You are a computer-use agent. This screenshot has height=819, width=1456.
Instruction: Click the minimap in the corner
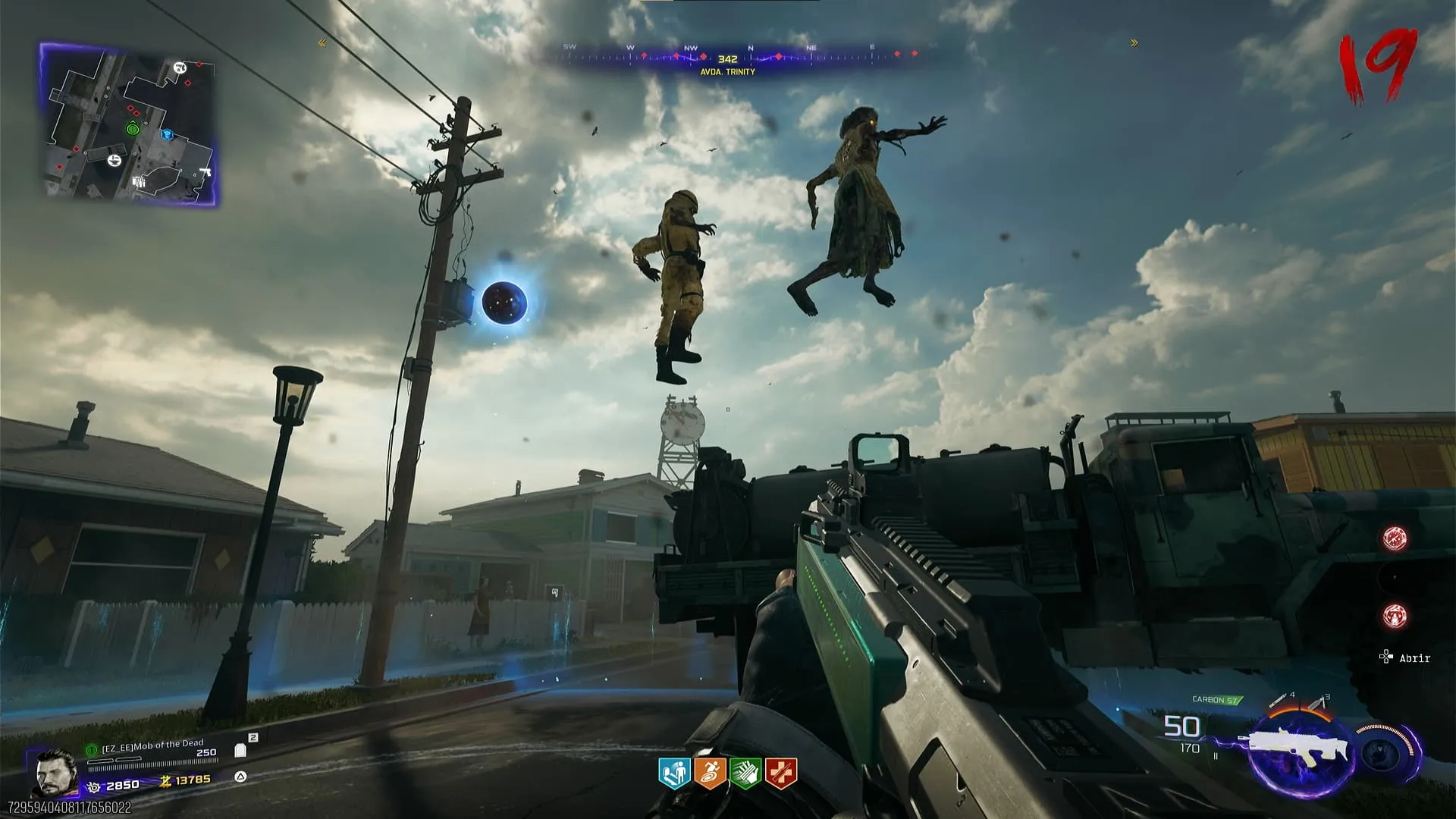[x=127, y=125]
